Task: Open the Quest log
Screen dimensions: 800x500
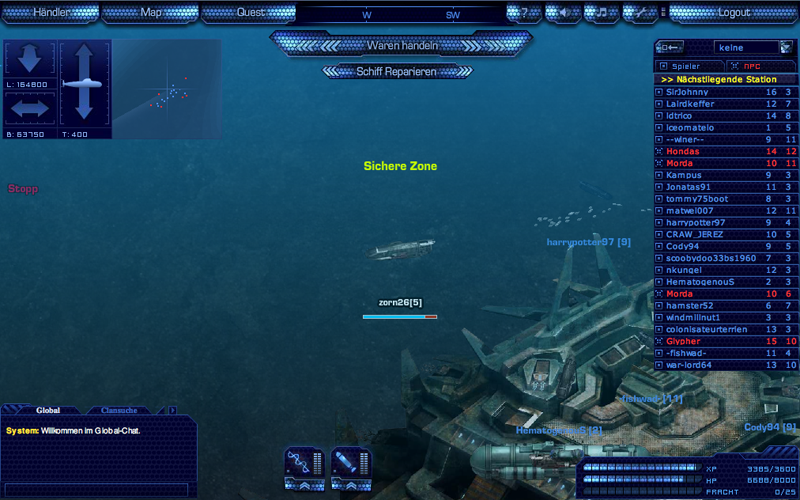Action: pyautogui.click(x=251, y=13)
